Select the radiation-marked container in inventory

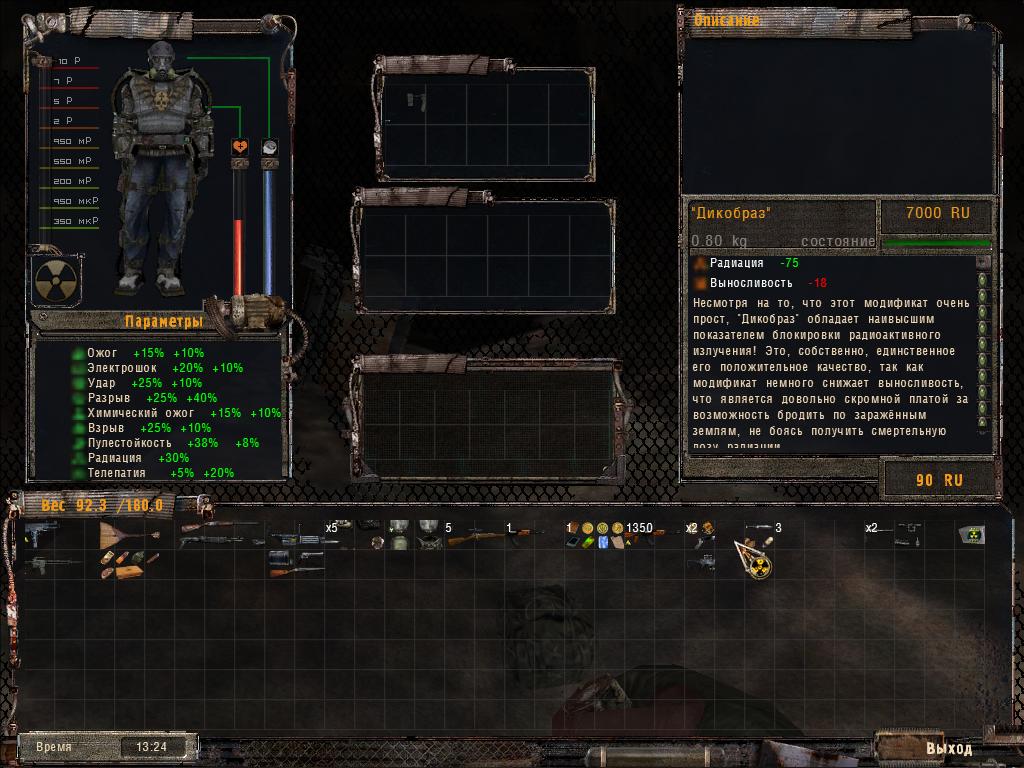click(x=968, y=534)
